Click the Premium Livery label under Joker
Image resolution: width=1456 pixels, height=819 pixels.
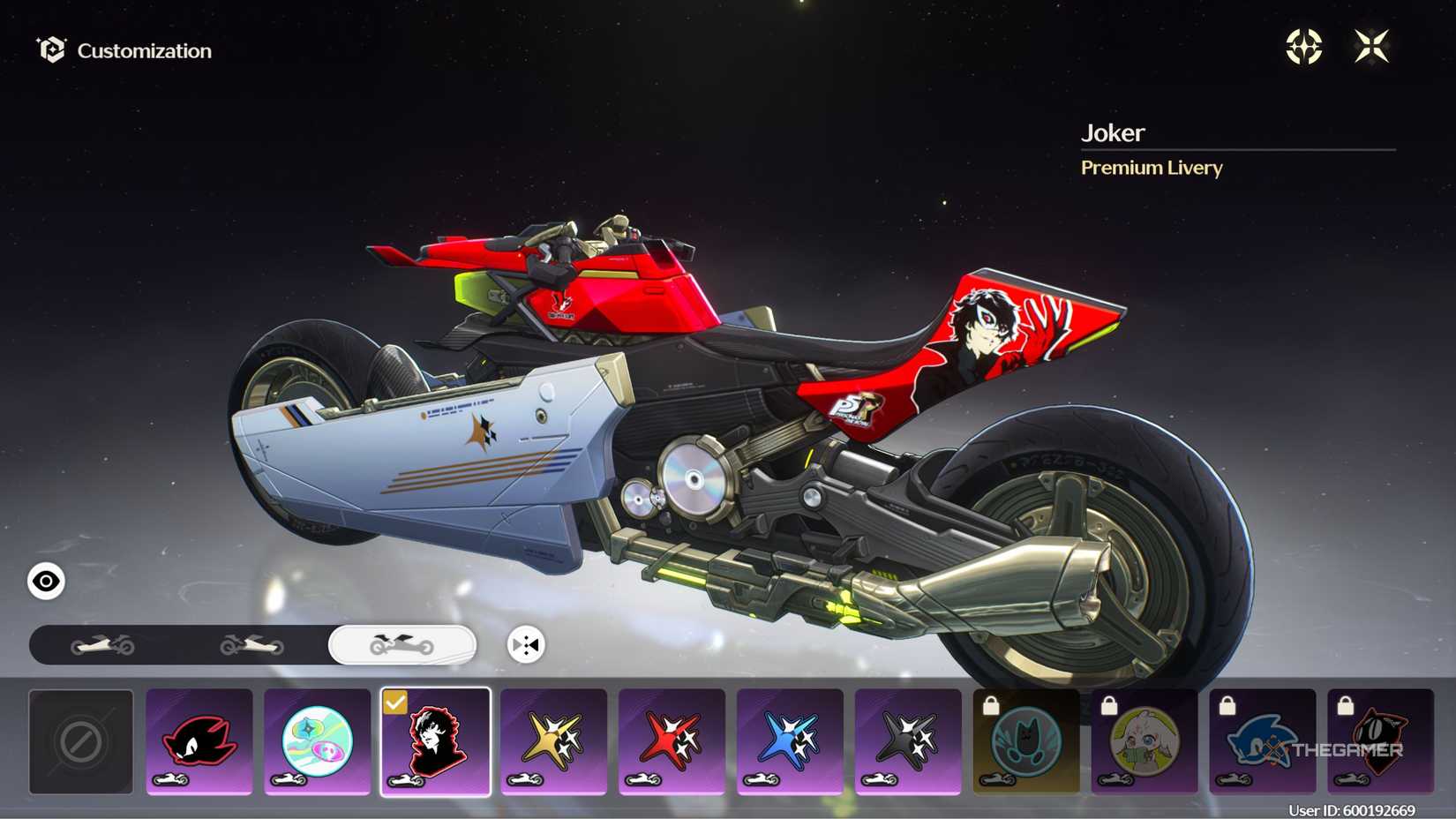[1152, 168]
